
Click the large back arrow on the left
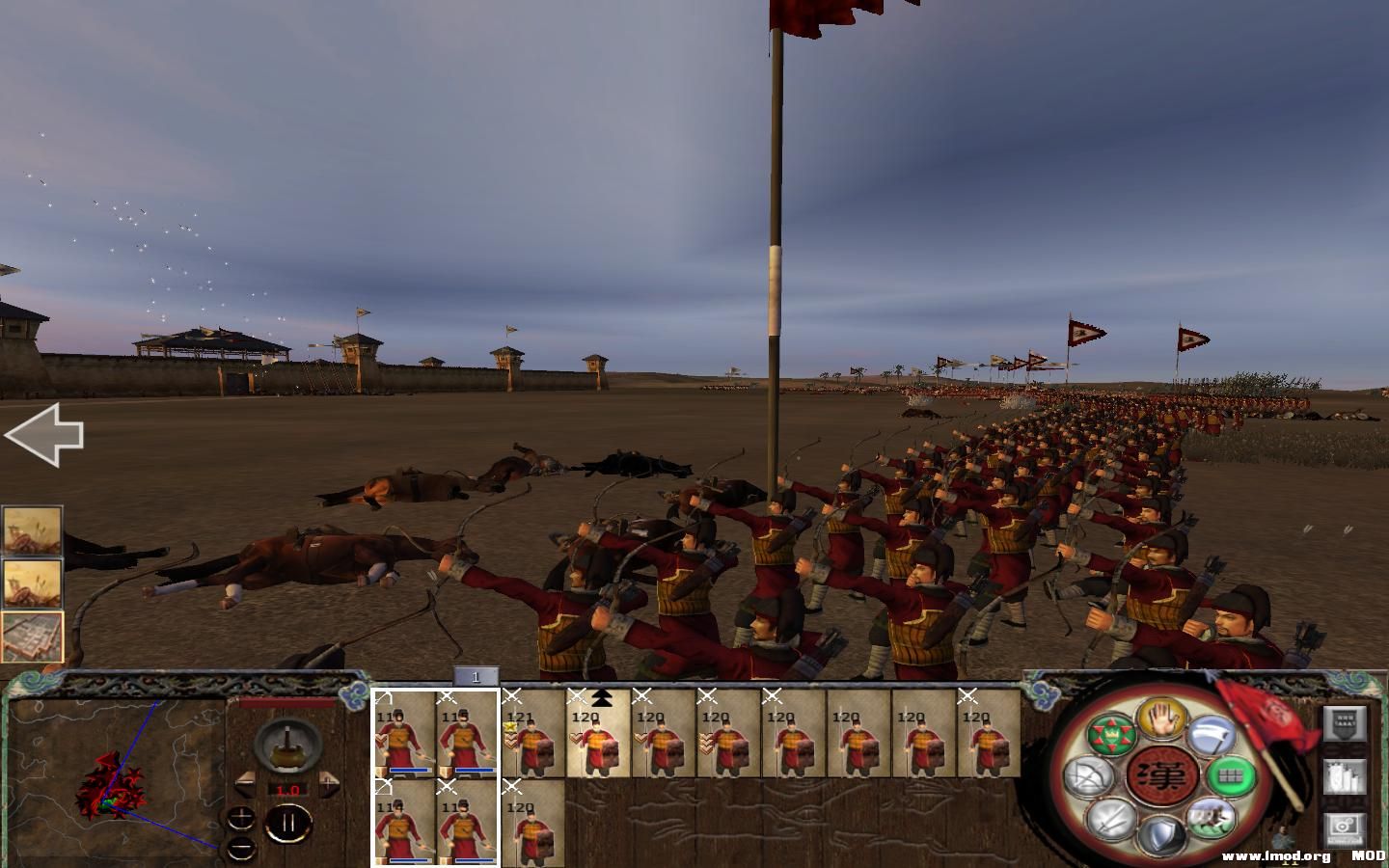tap(45, 436)
